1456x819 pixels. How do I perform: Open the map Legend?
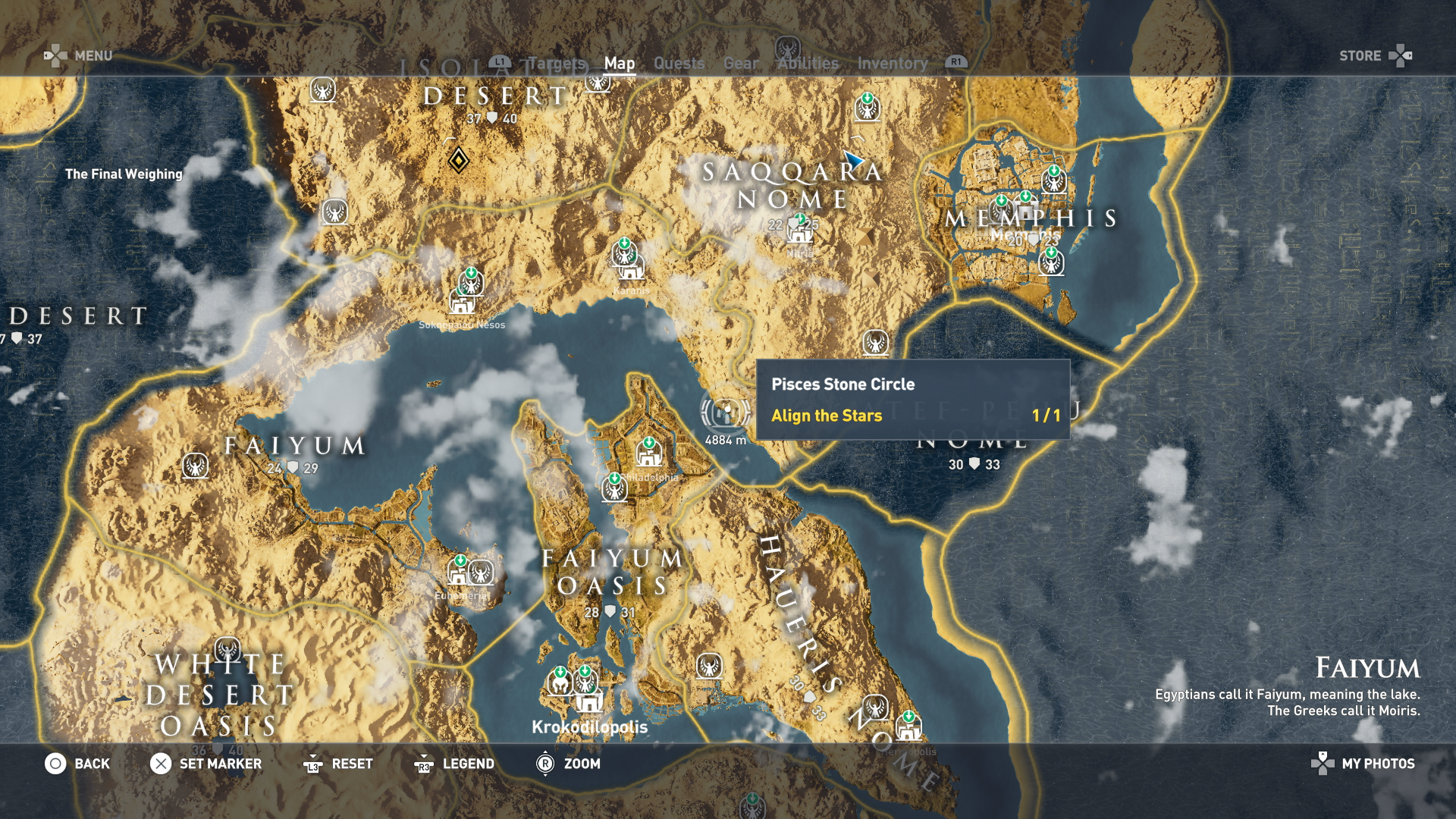tap(470, 764)
